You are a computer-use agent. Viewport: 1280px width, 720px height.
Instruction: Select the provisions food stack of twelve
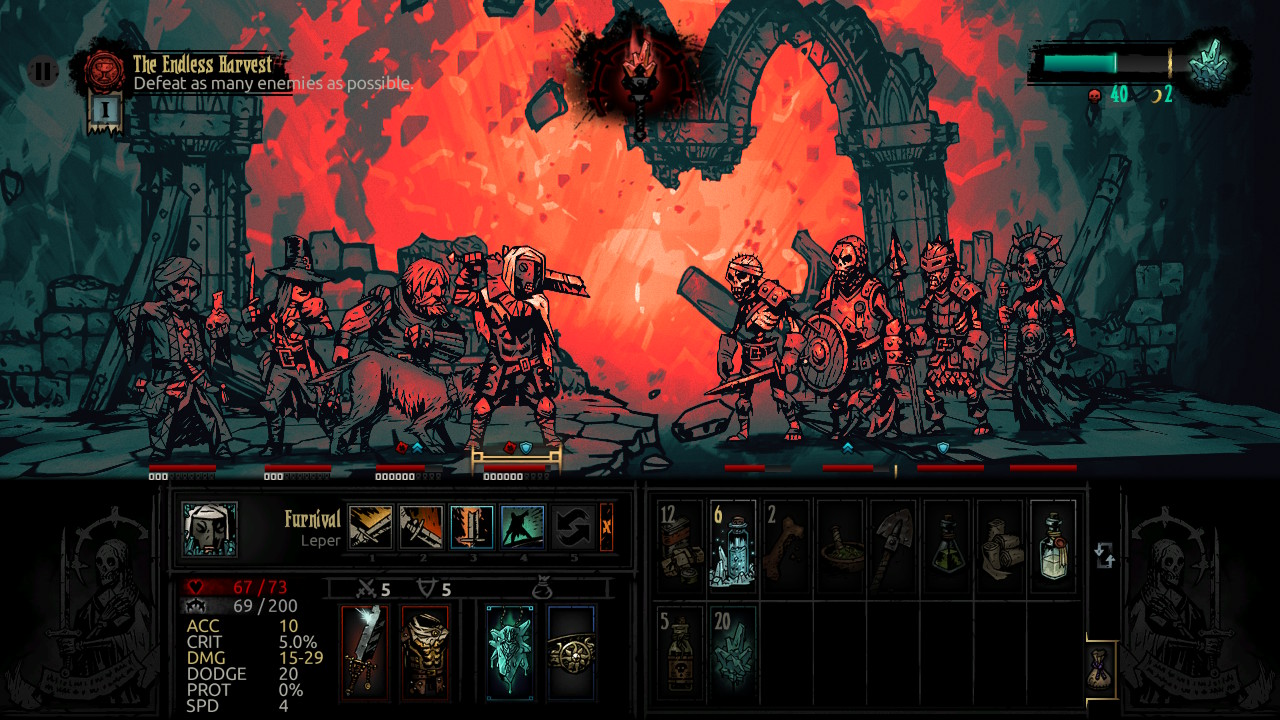[679, 545]
